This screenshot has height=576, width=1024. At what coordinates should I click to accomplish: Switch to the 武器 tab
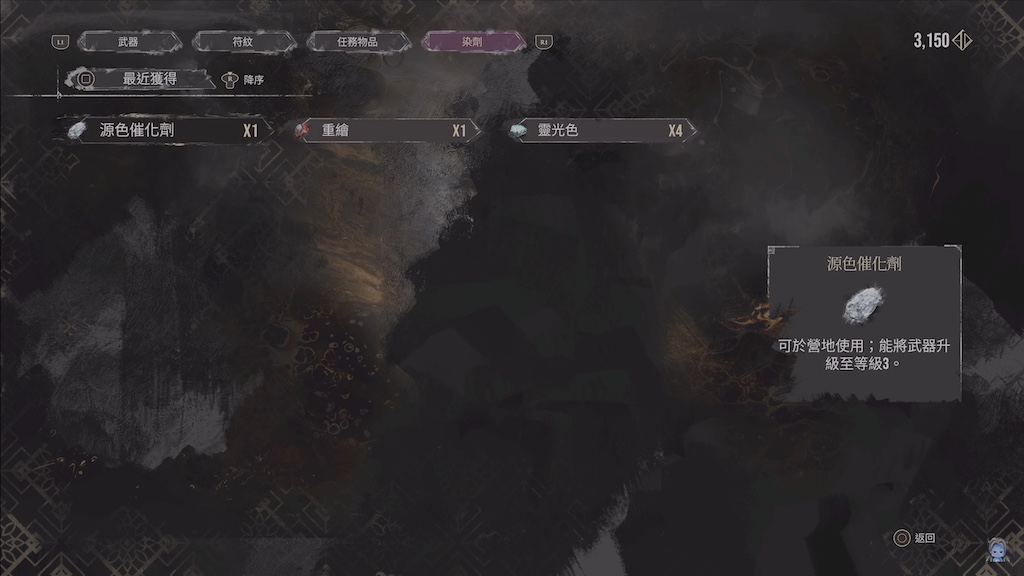pyautogui.click(x=129, y=42)
